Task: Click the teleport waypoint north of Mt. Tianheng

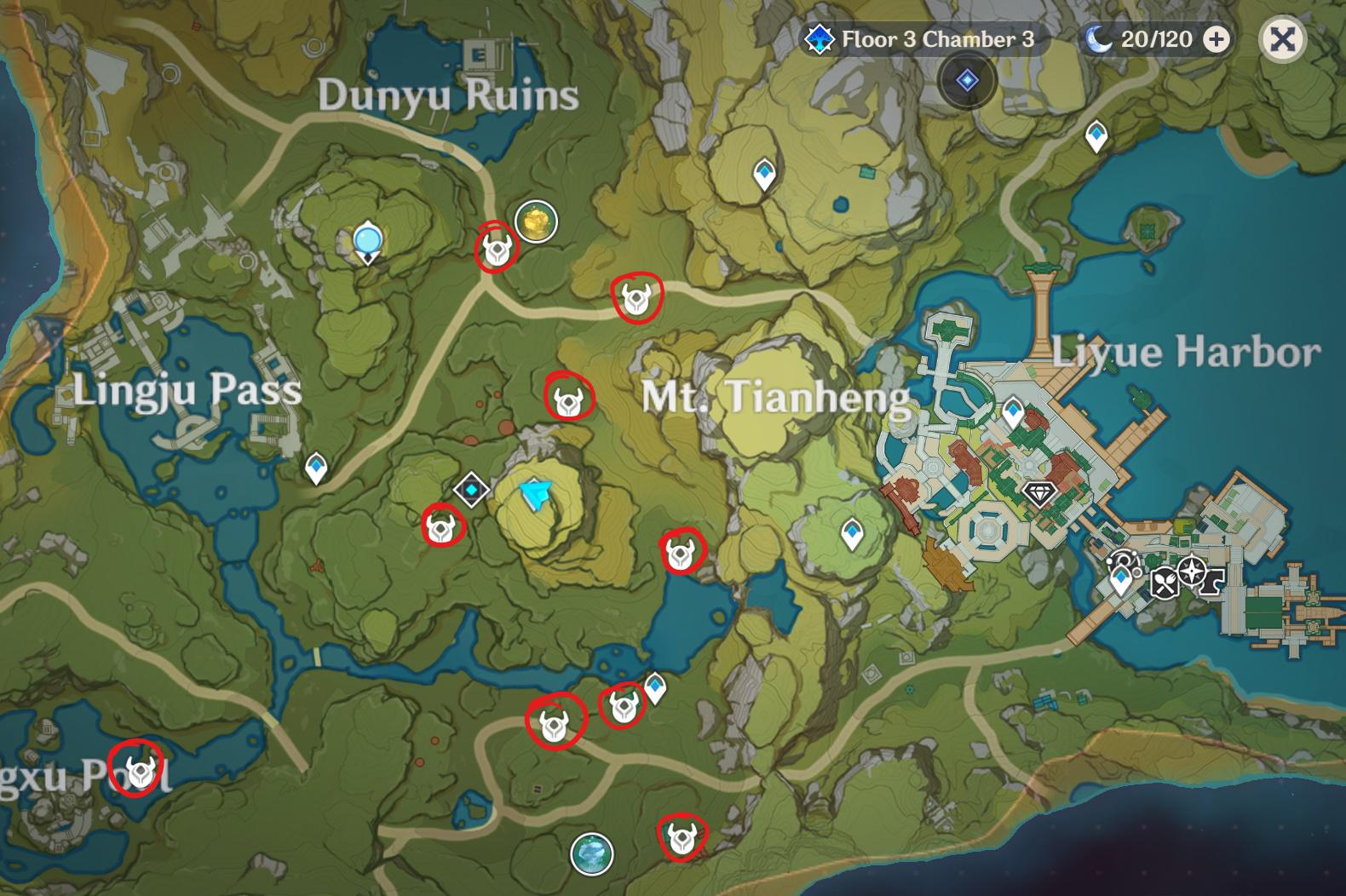Action: (x=764, y=174)
